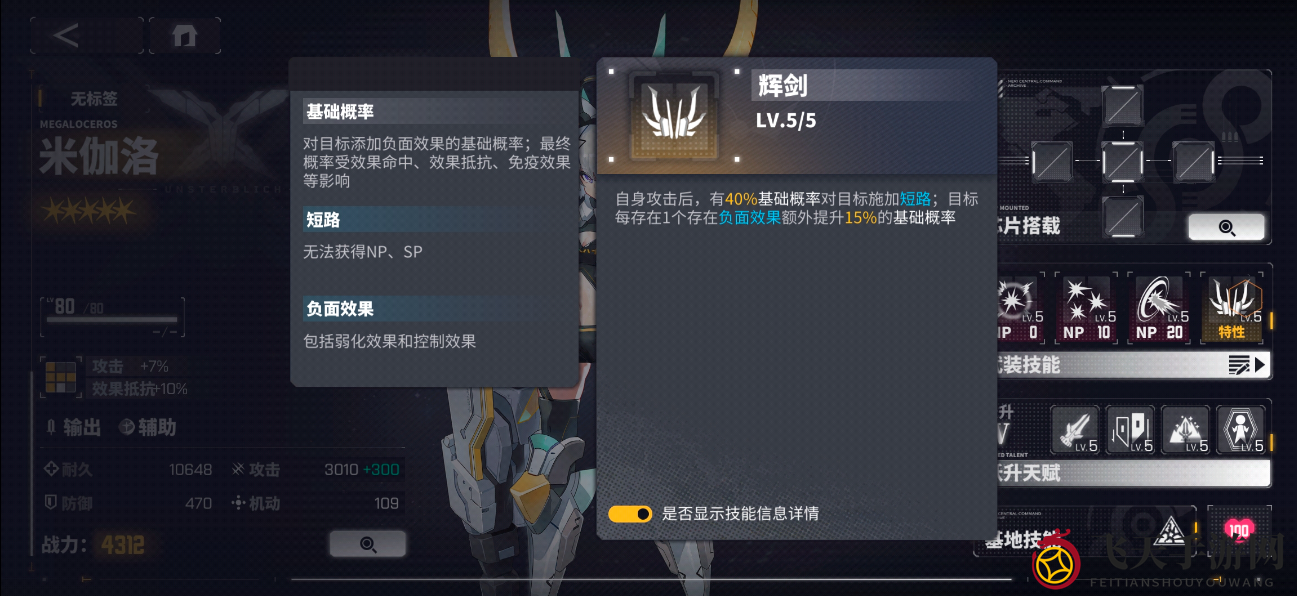This screenshot has width=1297, height=596.
Task: Open the chip loadout magnifier button
Action: click(x=1226, y=227)
